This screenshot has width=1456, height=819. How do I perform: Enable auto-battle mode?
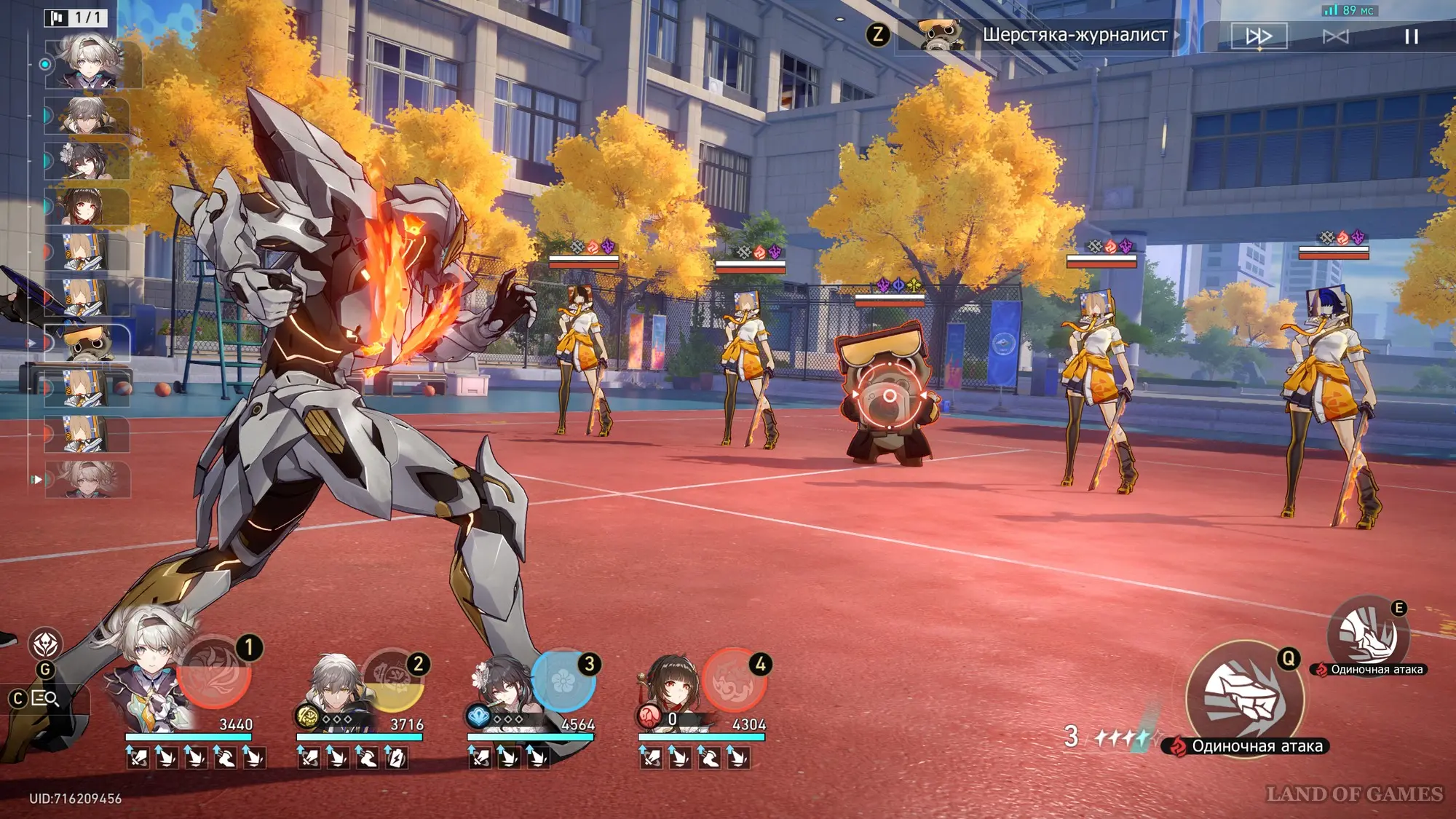[1335, 36]
